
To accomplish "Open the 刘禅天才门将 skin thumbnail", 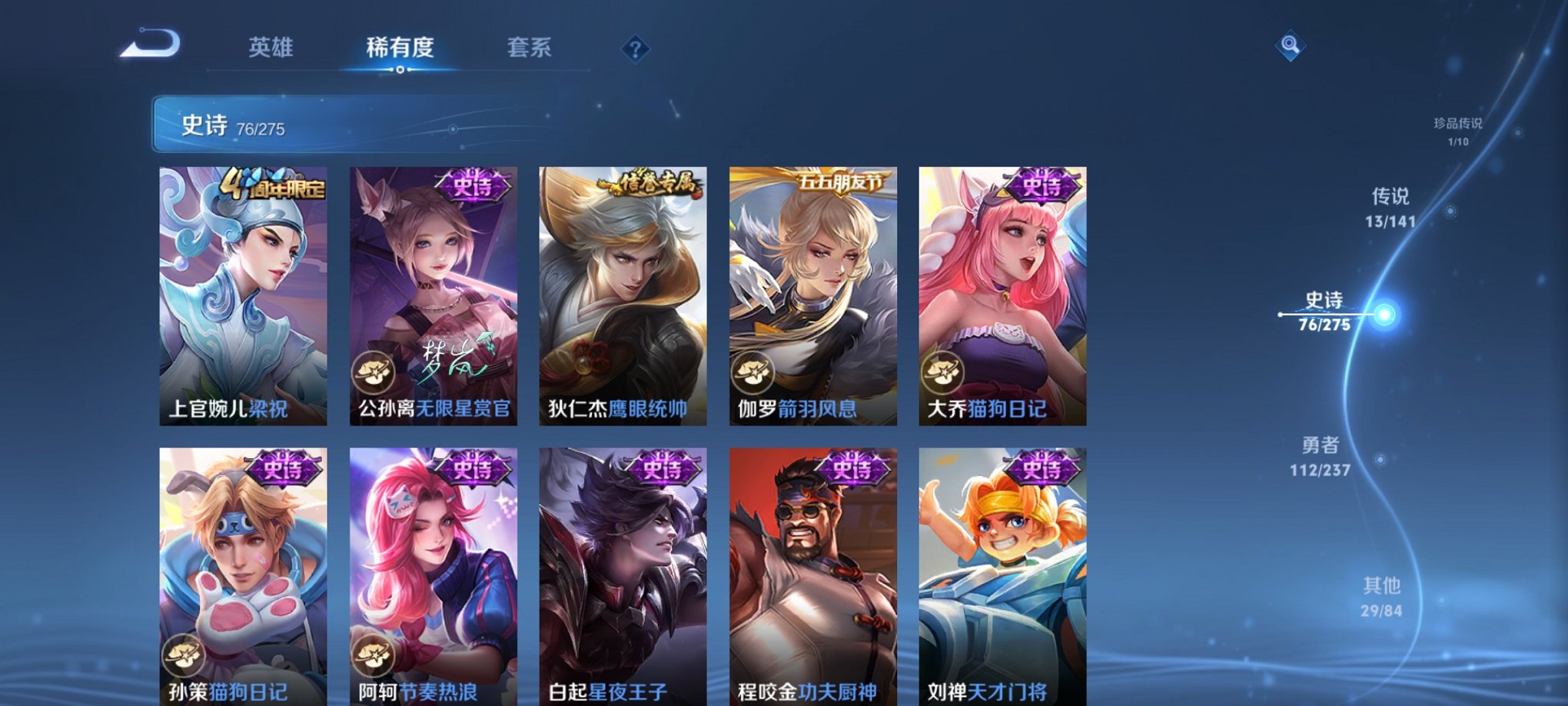I will pos(999,569).
